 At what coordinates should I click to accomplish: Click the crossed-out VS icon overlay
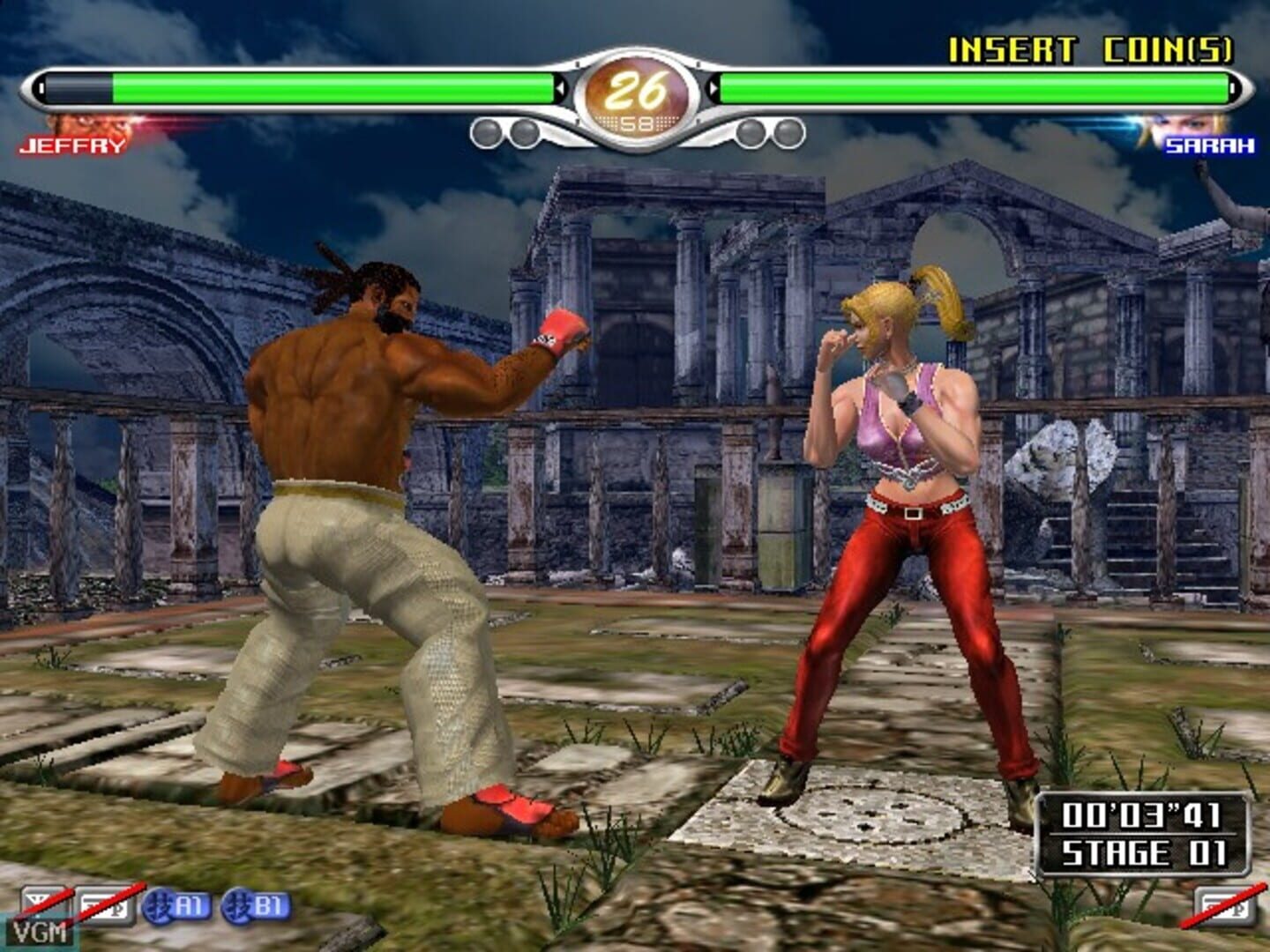click(x=46, y=899)
